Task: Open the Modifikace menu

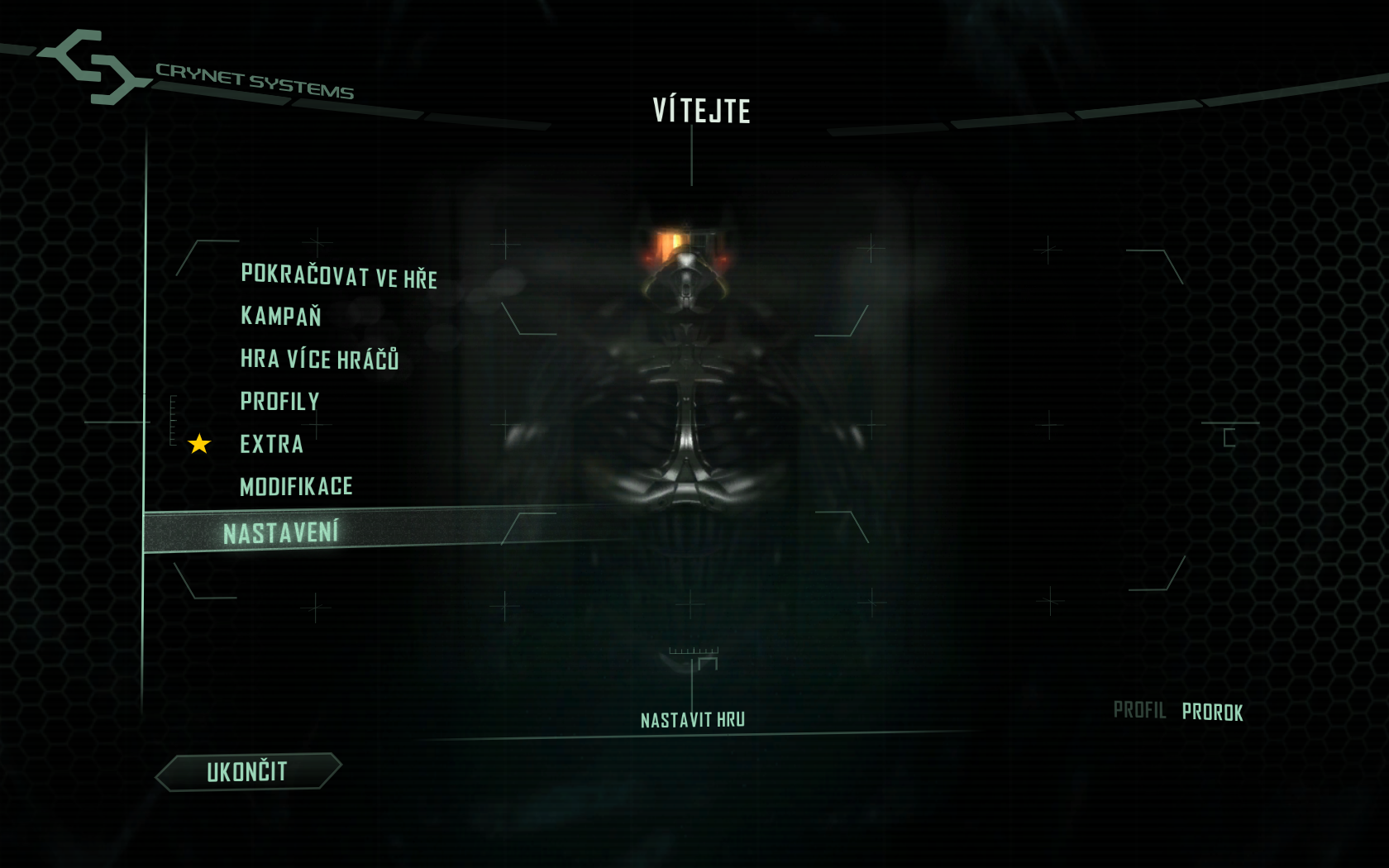Action: tap(296, 487)
